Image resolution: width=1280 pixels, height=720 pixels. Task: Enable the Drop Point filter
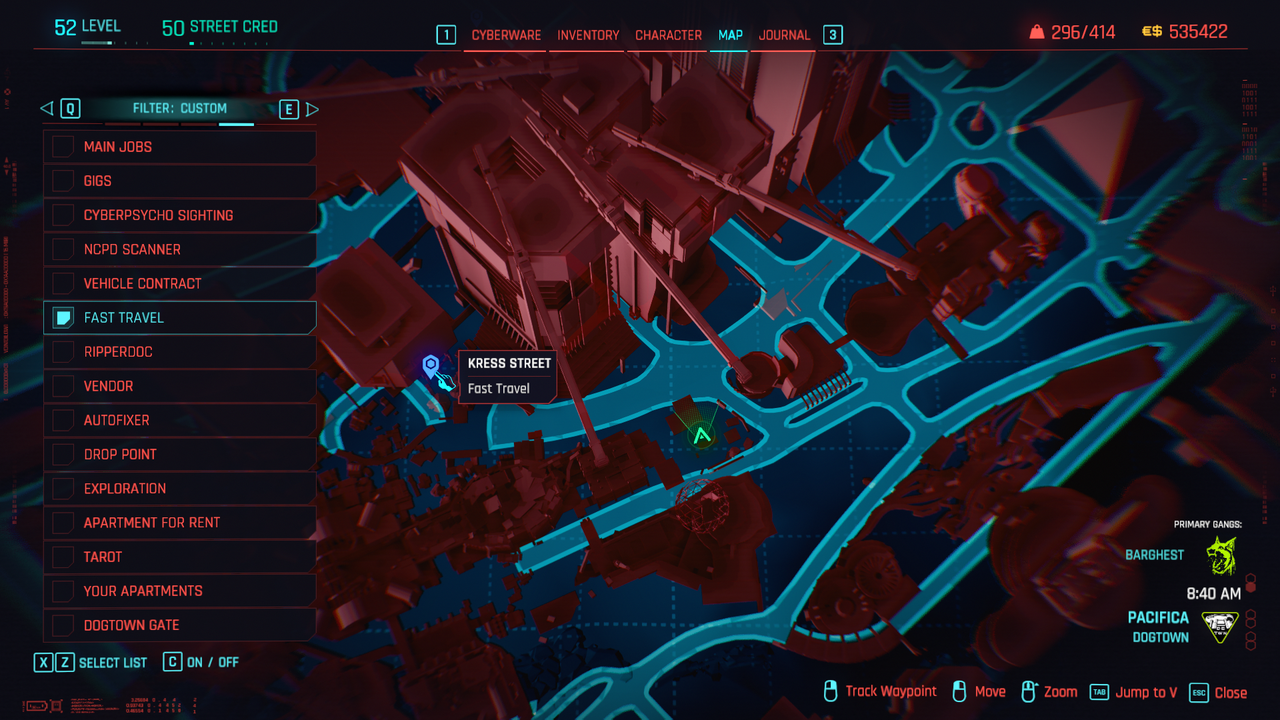tap(64, 454)
